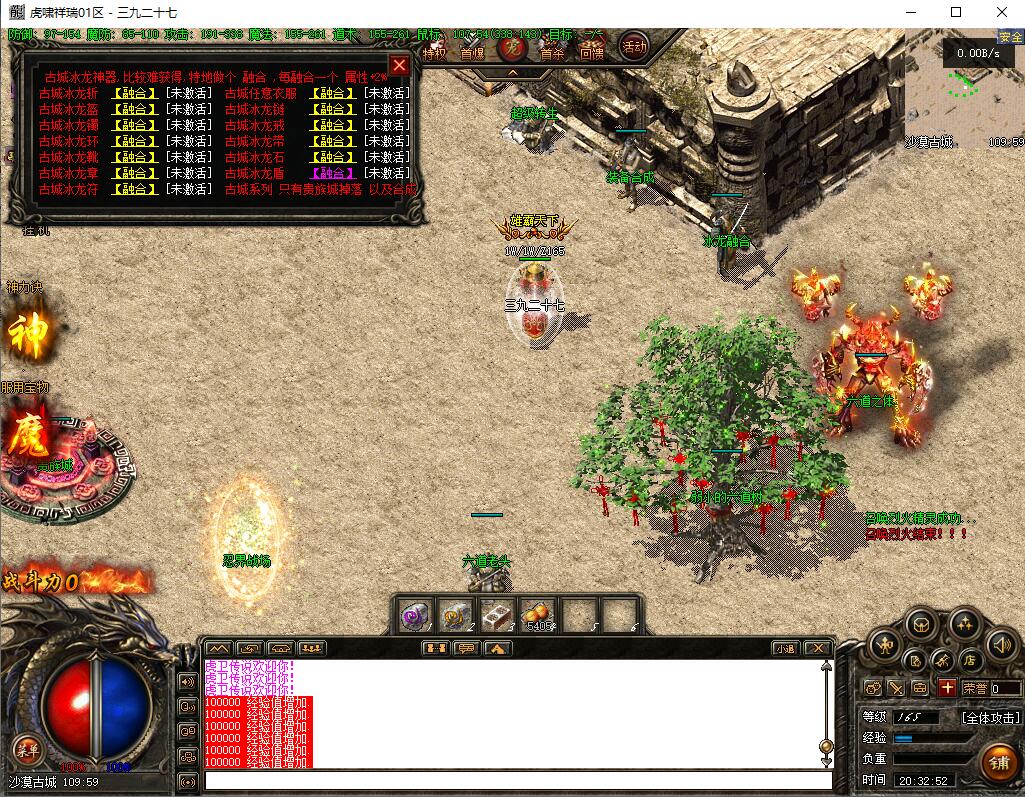Open the 活动 events button
This screenshot has width=1025, height=797.
pyautogui.click(x=634, y=46)
